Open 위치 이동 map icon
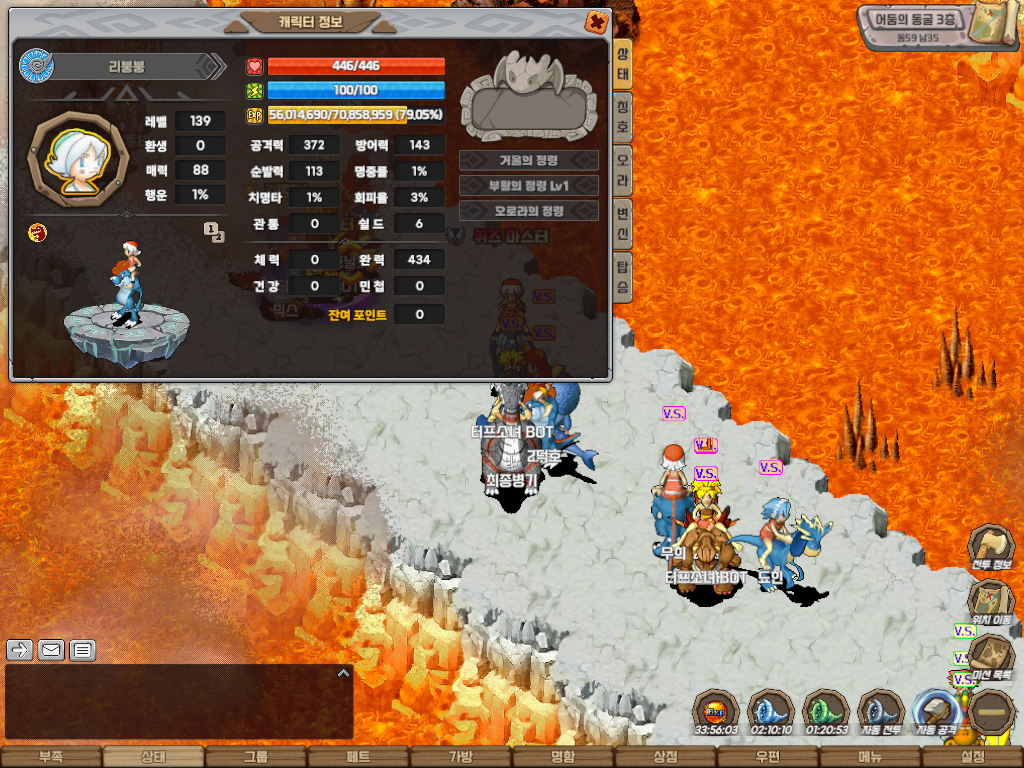The image size is (1024, 768). pos(991,603)
